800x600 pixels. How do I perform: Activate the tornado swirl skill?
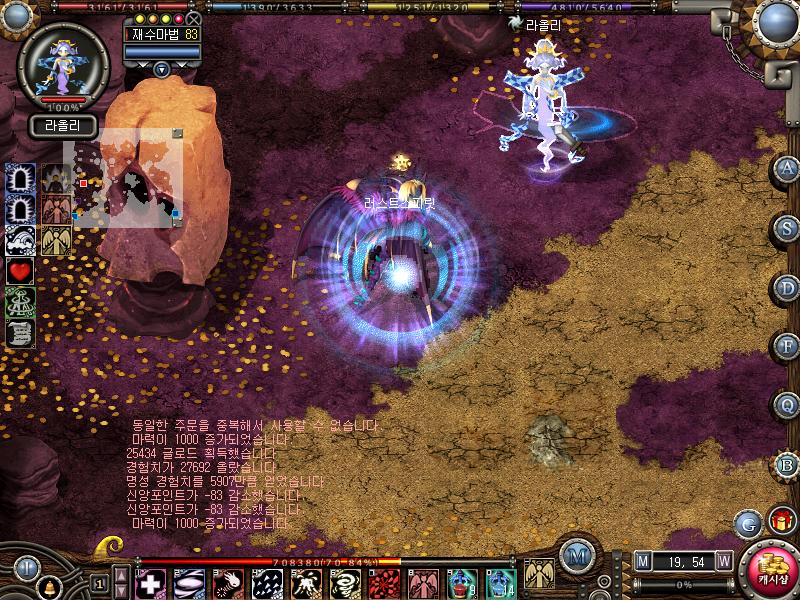[345, 583]
